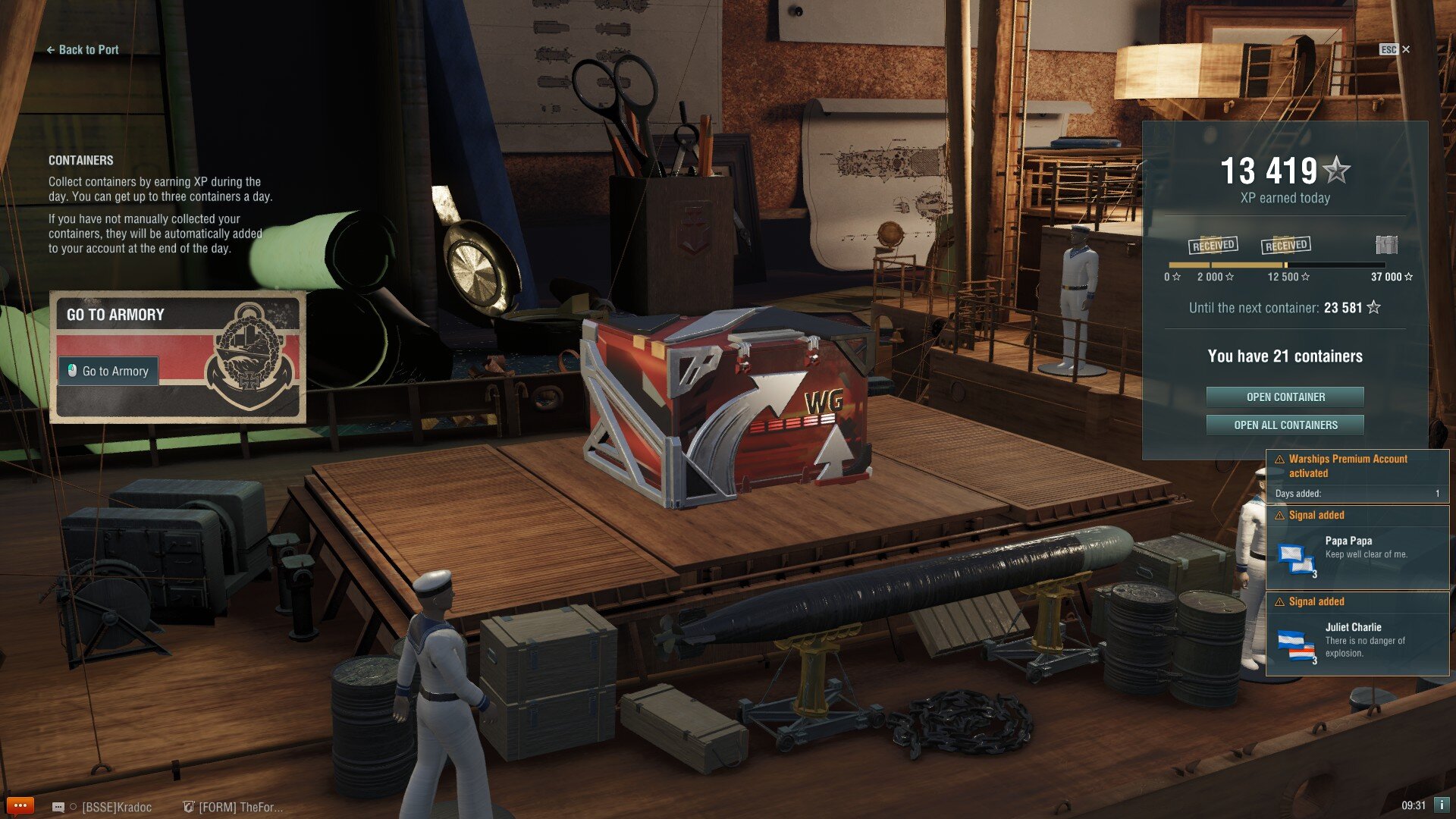The height and width of the screenshot is (819, 1456).
Task: Click the 37 000 XP container icon
Action: tap(1386, 245)
